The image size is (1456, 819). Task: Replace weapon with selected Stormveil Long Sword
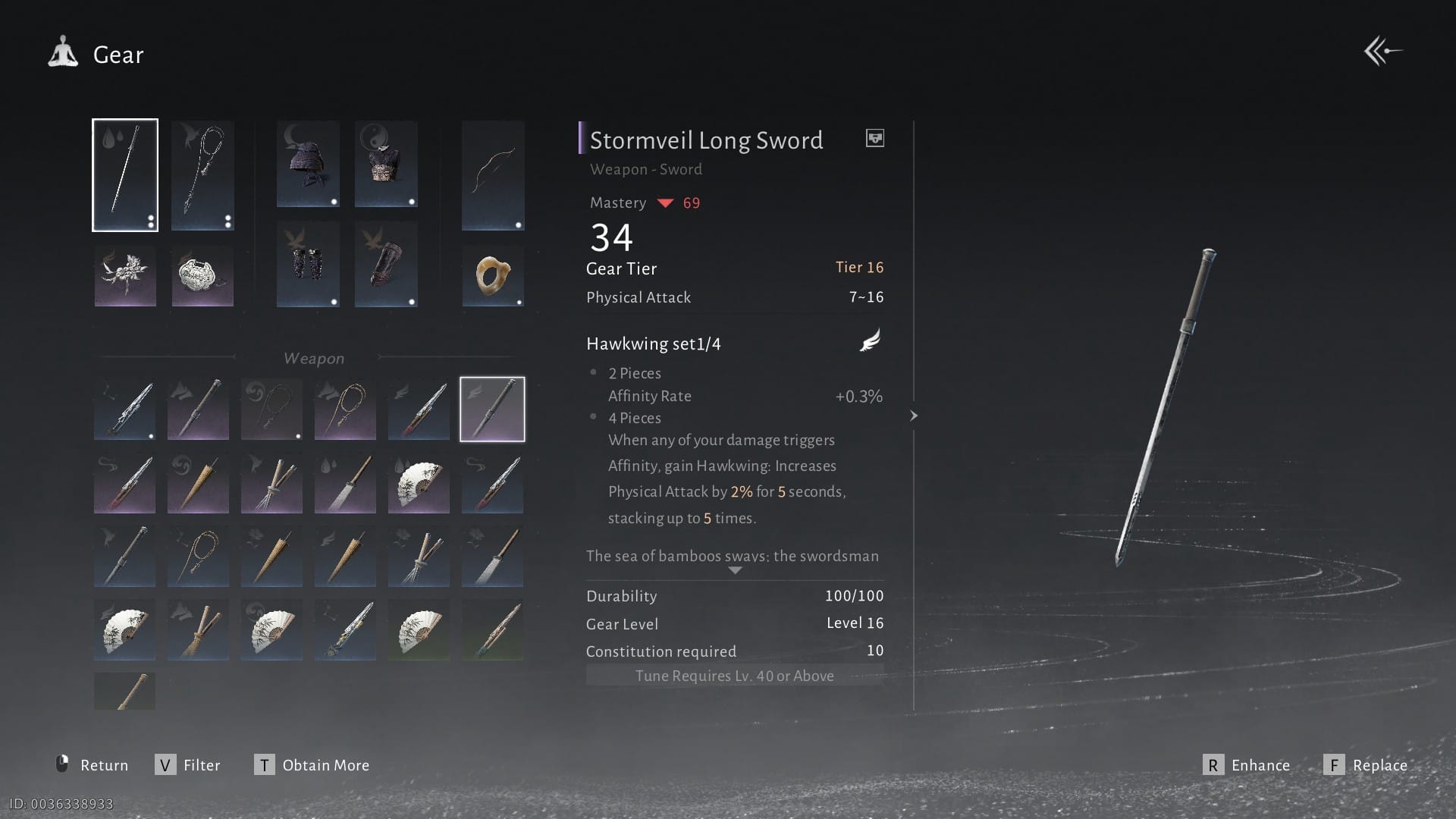click(1366, 765)
